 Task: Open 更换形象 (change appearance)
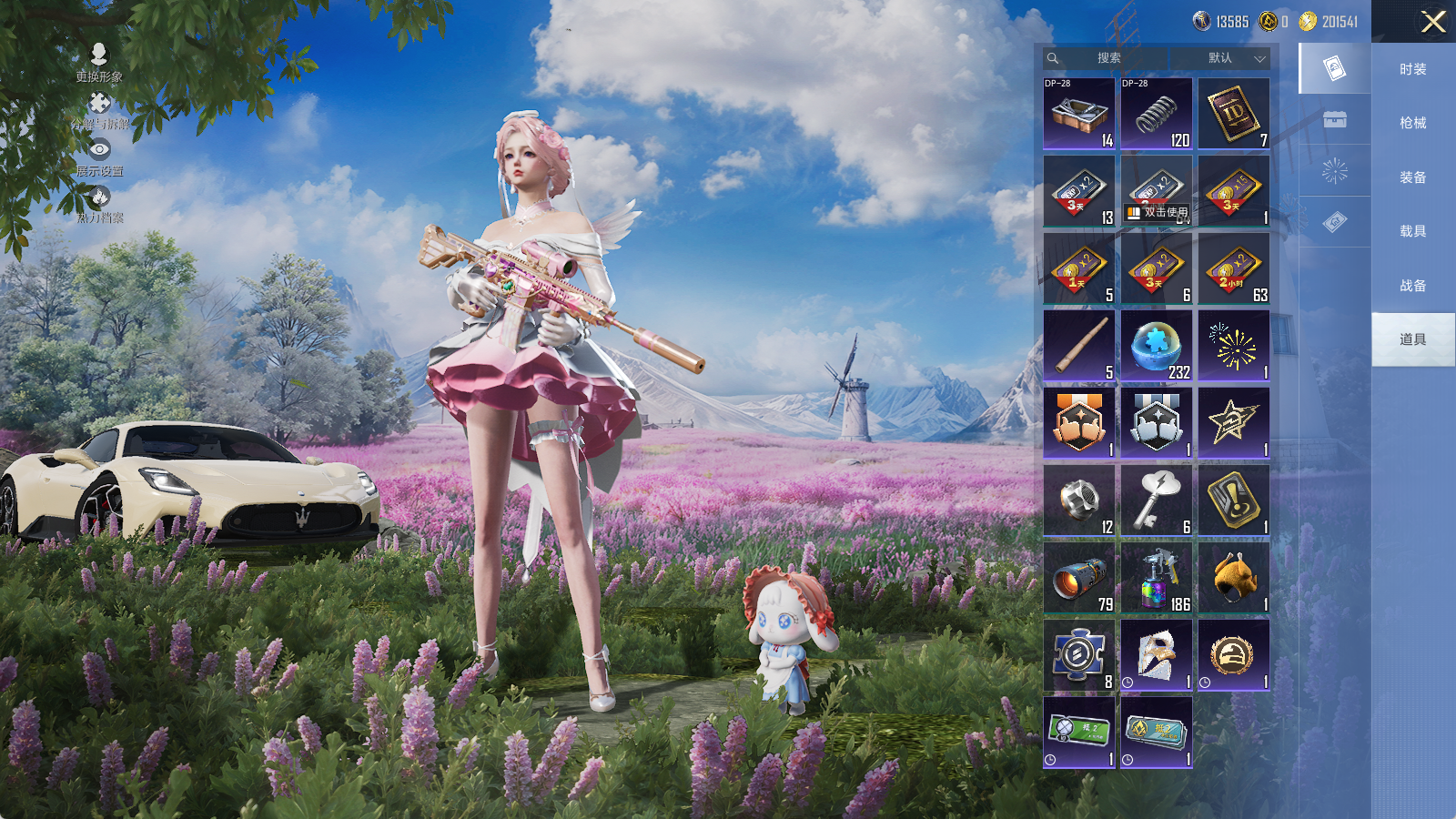[99, 62]
